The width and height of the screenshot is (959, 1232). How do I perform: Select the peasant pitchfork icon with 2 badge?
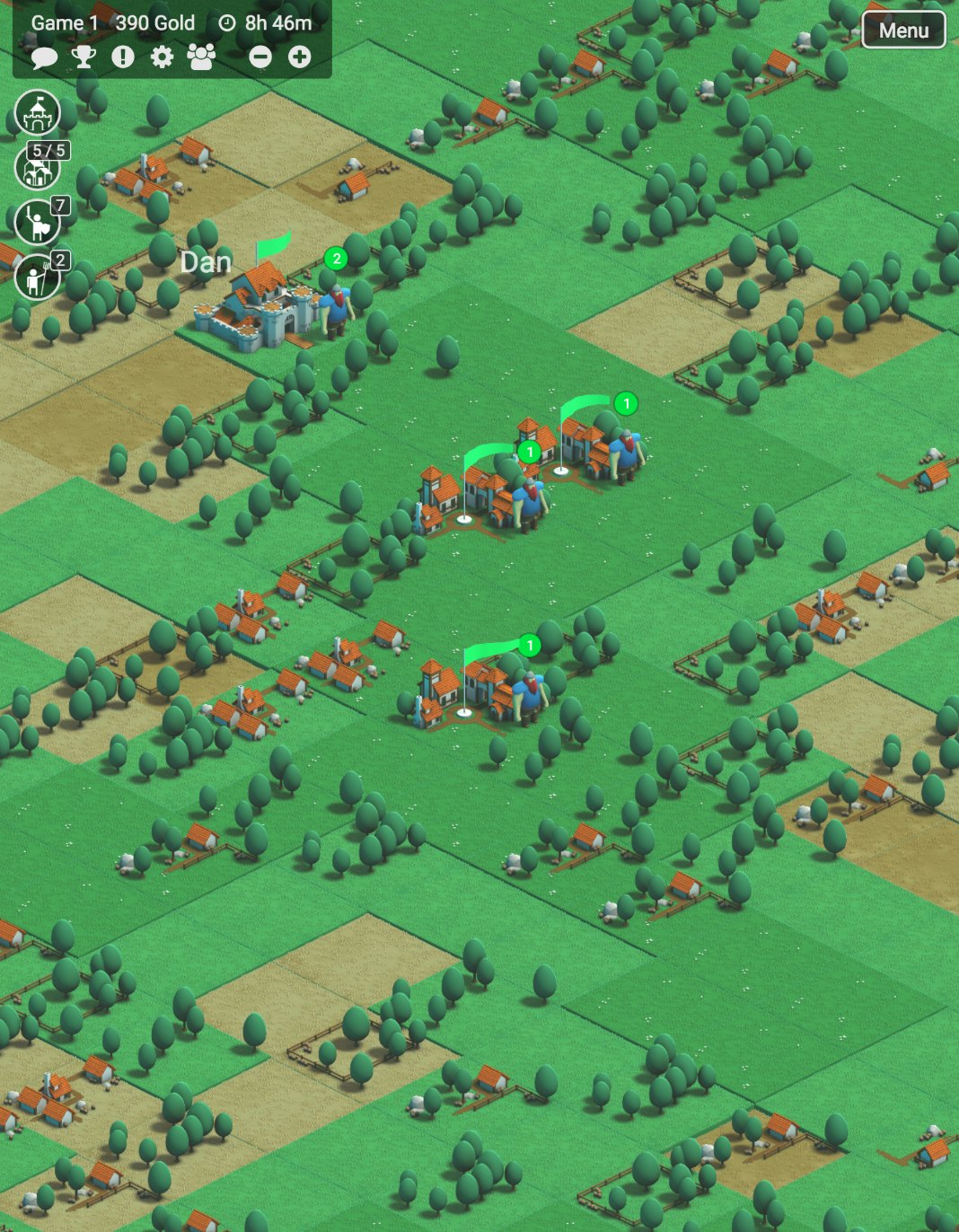pyautogui.click(x=37, y=277)
